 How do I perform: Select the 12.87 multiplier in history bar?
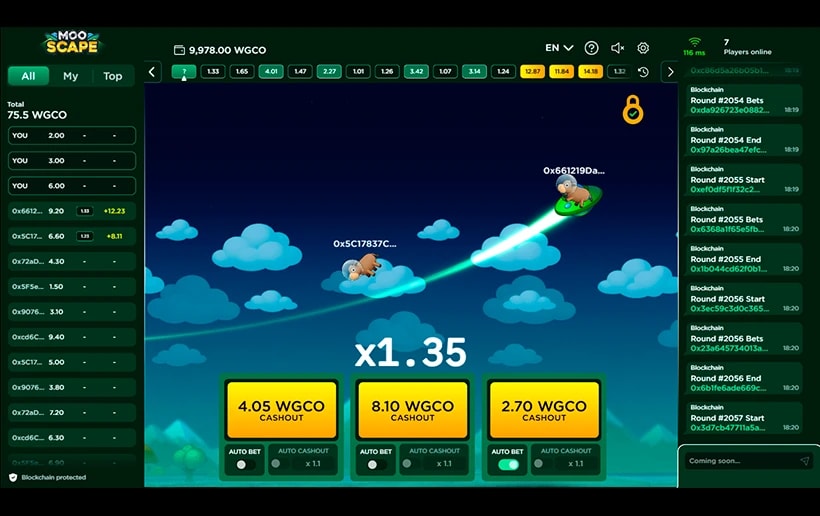click(x=532, y=72)
